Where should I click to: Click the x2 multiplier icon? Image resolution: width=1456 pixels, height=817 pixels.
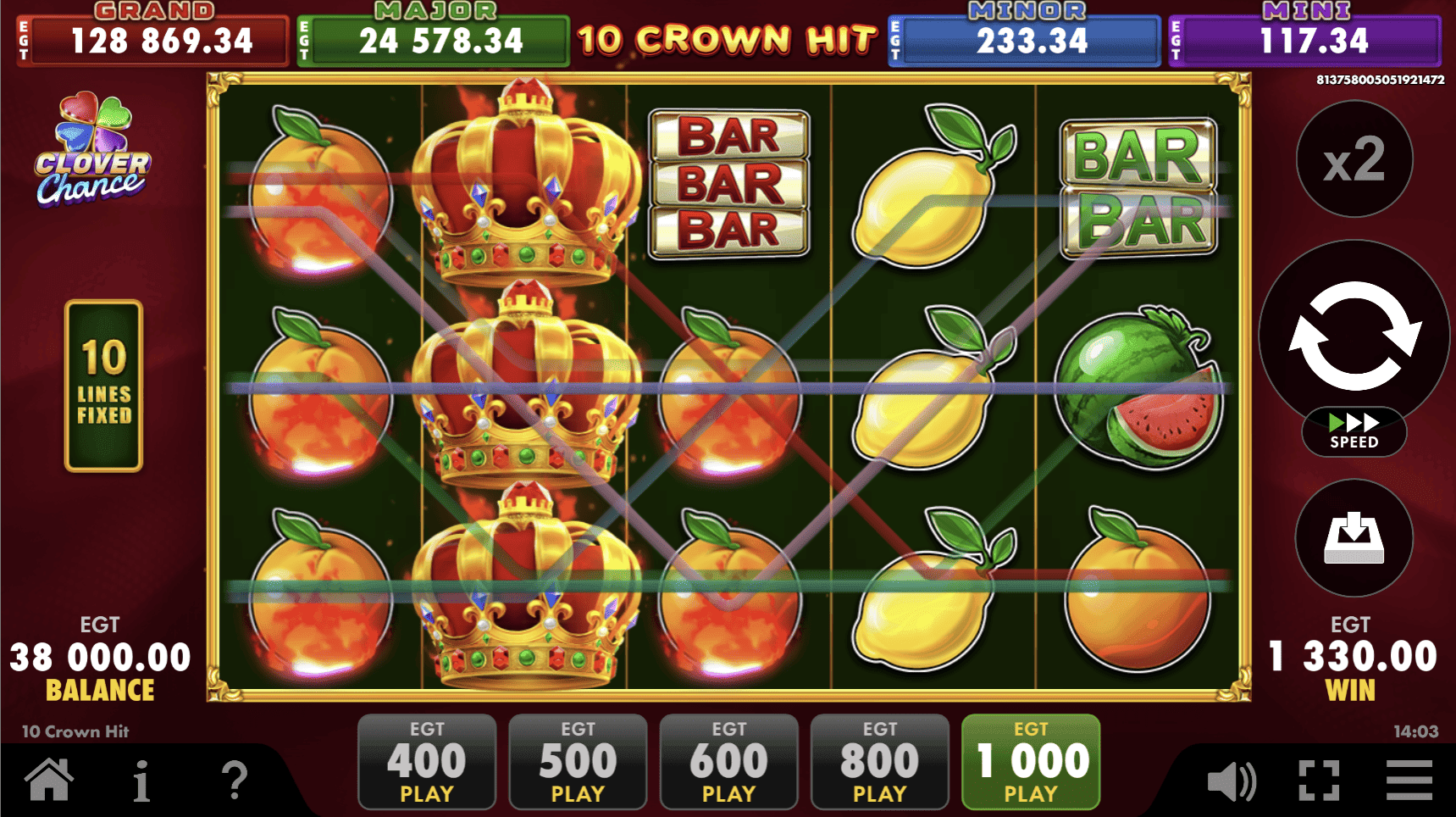point(1353,159)
